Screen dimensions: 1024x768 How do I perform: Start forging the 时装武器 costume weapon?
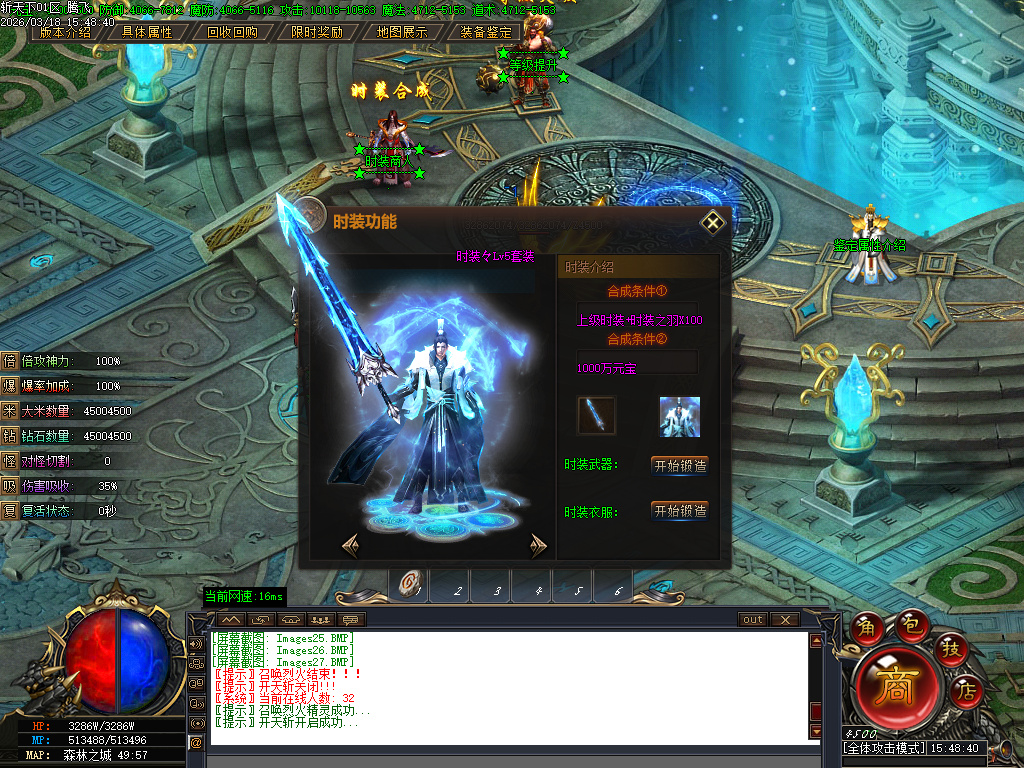680,465
